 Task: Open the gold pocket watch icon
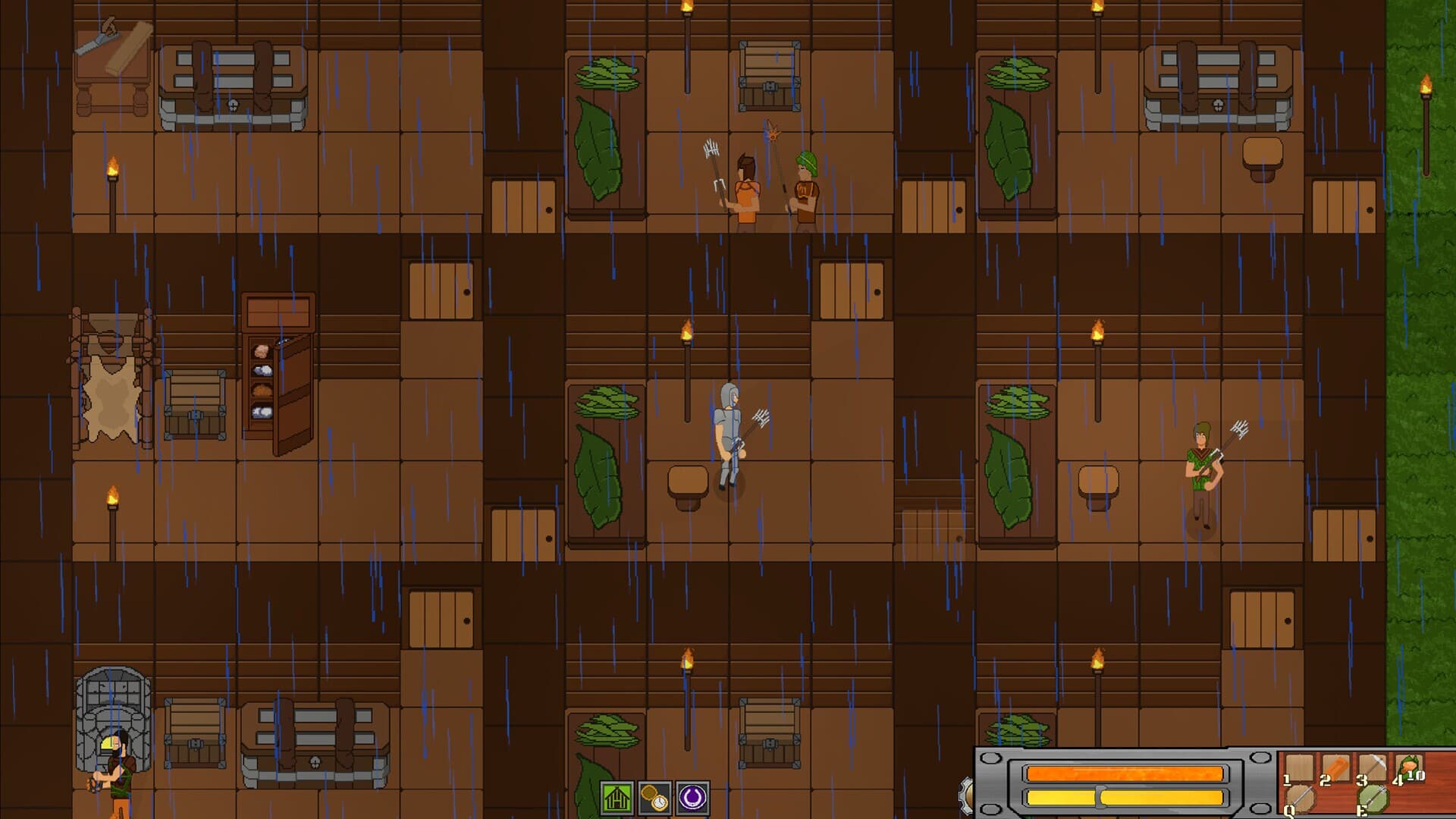coord(654,798)
